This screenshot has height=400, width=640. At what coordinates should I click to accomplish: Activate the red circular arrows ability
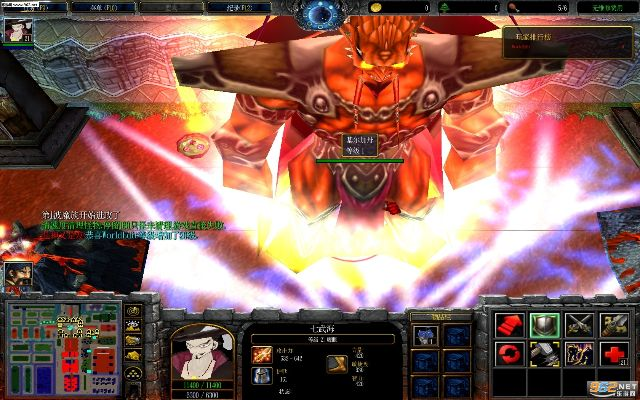[509, 354]
